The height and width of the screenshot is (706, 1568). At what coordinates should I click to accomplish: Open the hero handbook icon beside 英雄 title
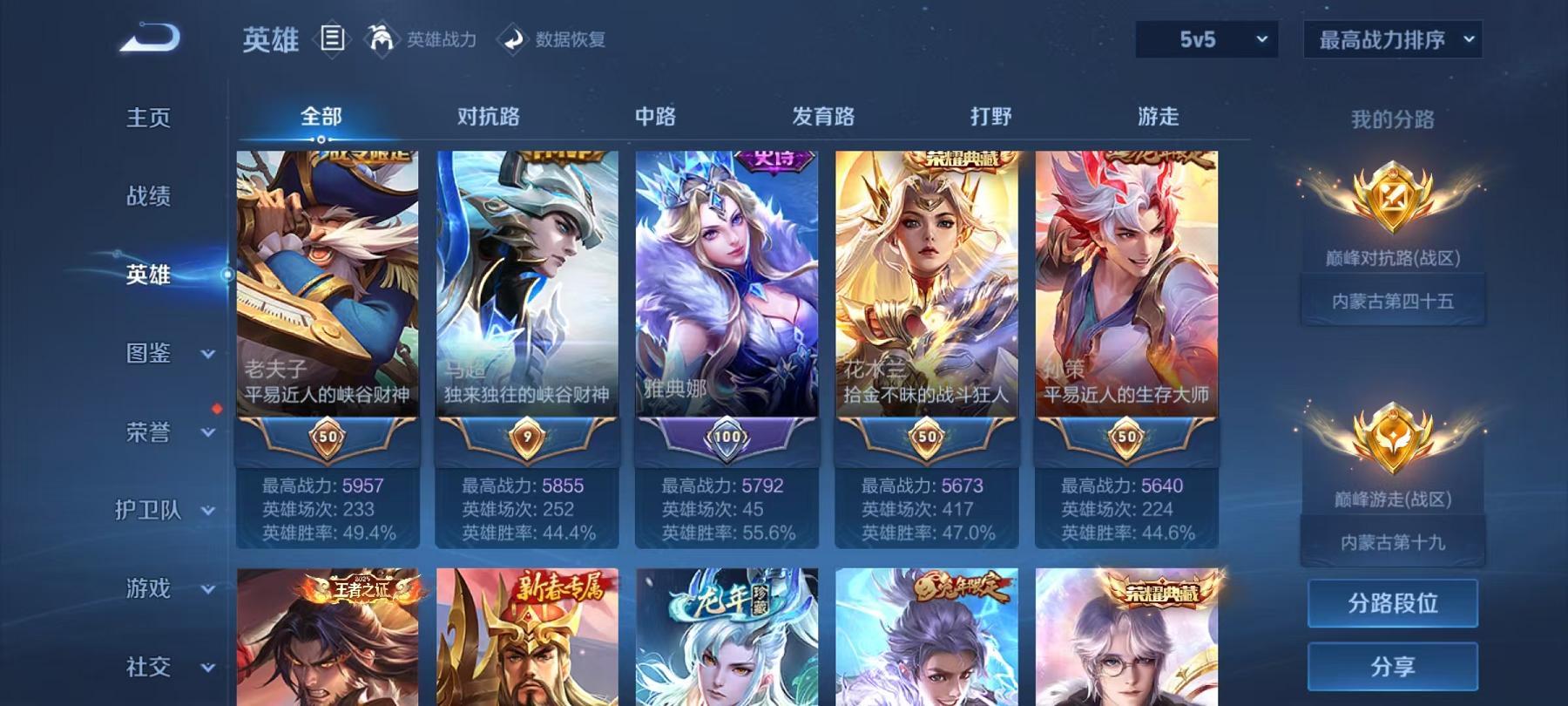(x=331, y=39)
